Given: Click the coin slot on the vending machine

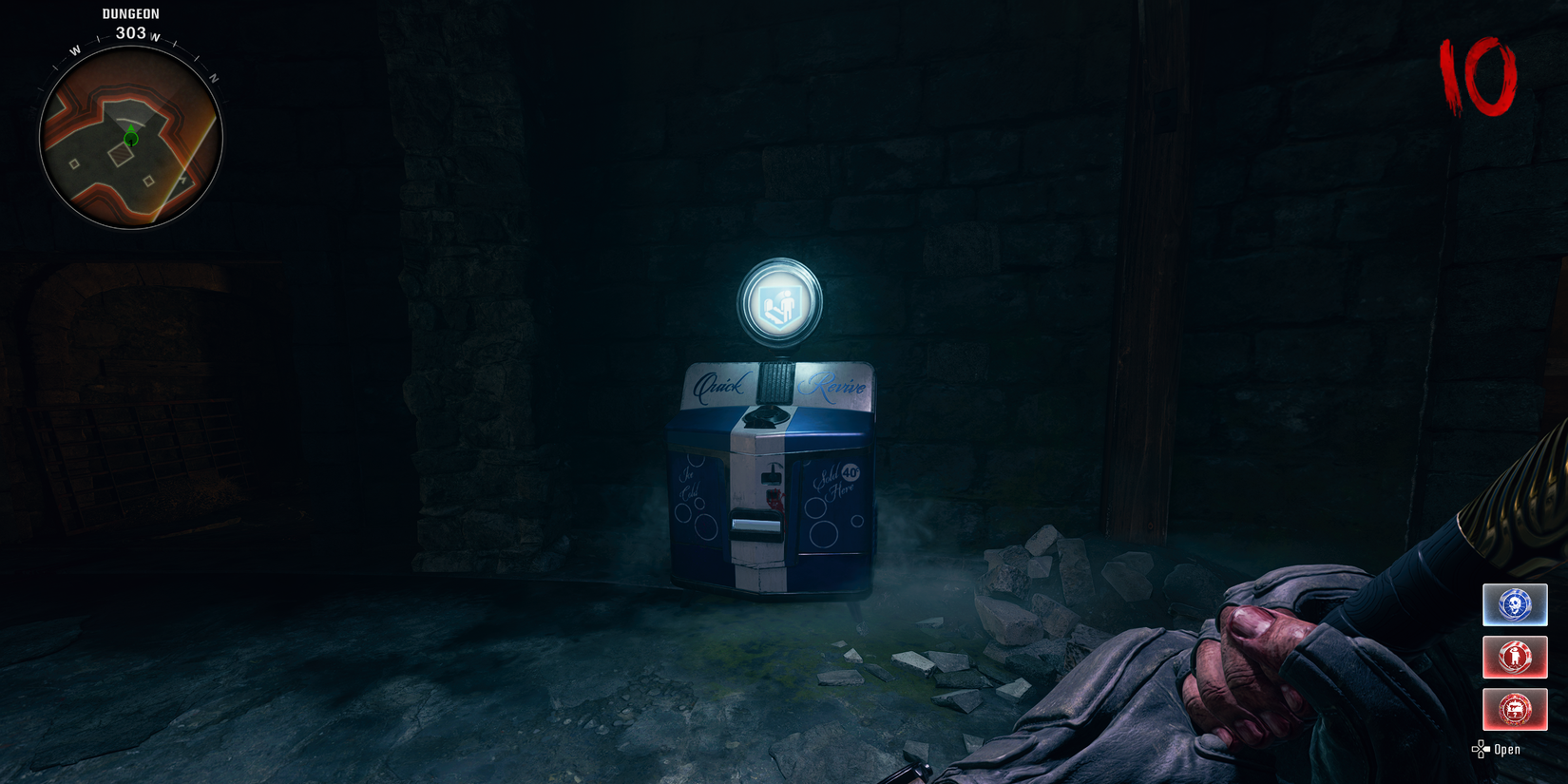Looking at the screenshot, I should tap(772, 478).
